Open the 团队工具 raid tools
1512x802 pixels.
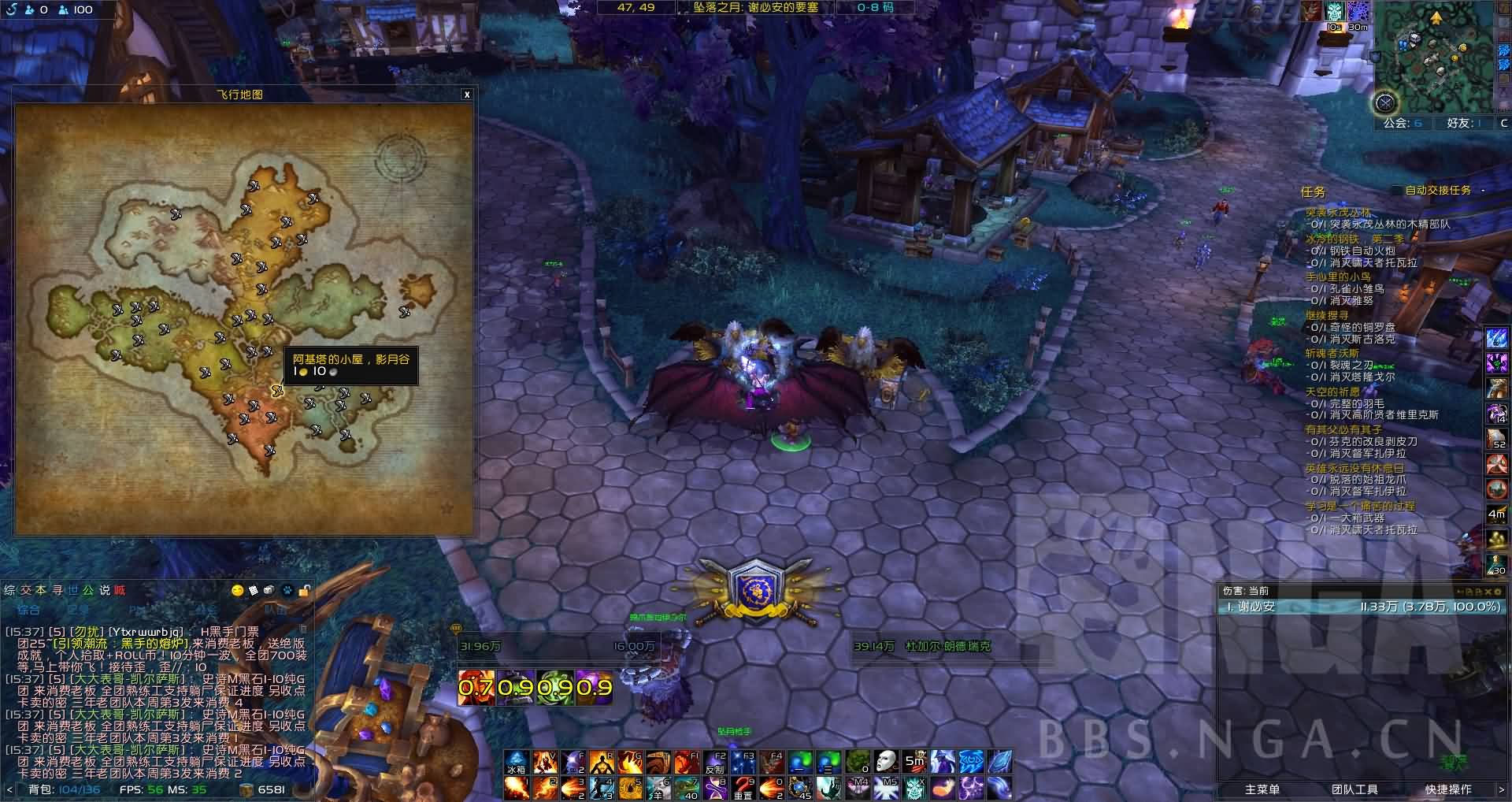click(x=1354, y=789)
